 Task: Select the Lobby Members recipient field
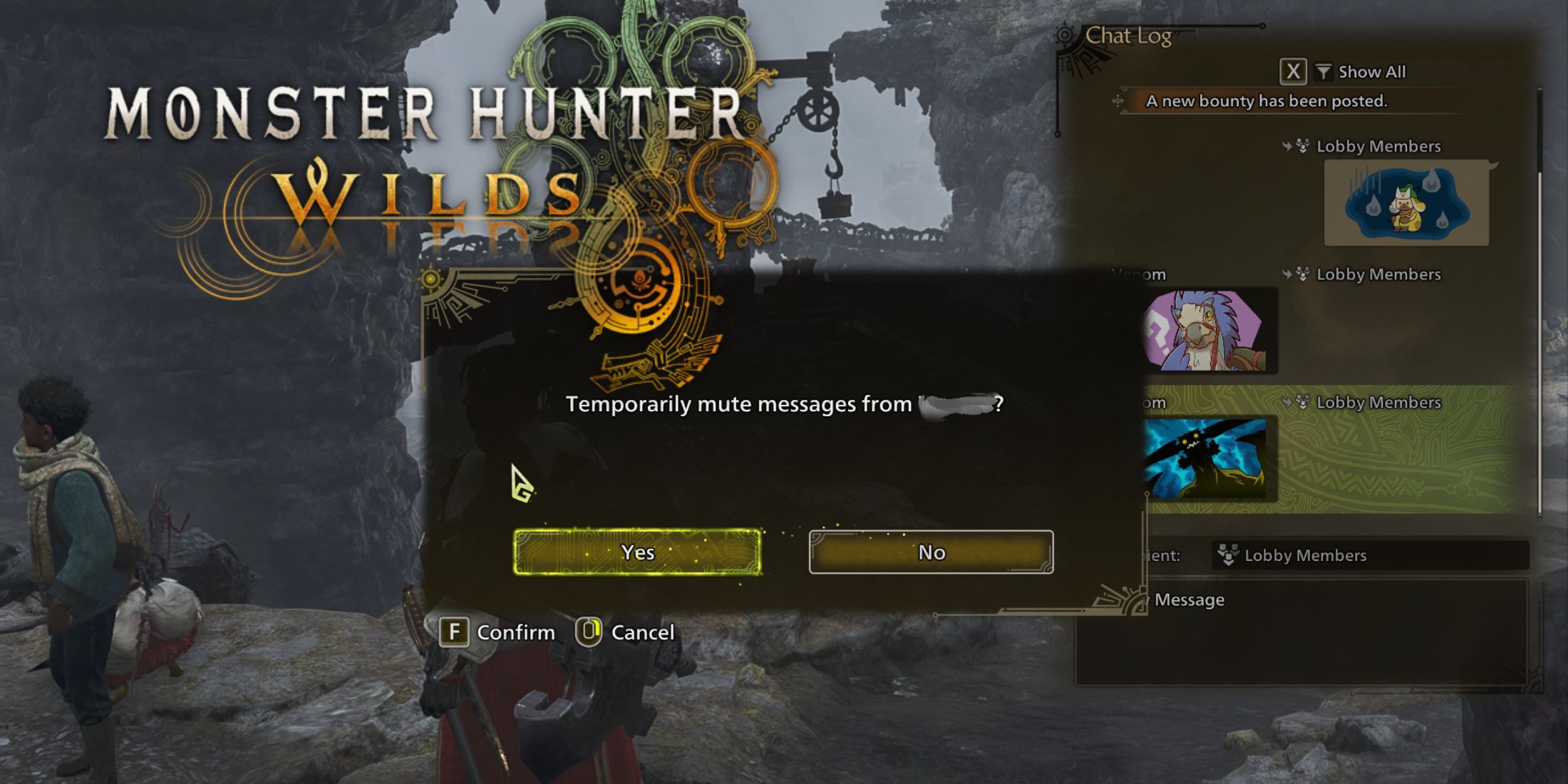tap(1370, 555)
